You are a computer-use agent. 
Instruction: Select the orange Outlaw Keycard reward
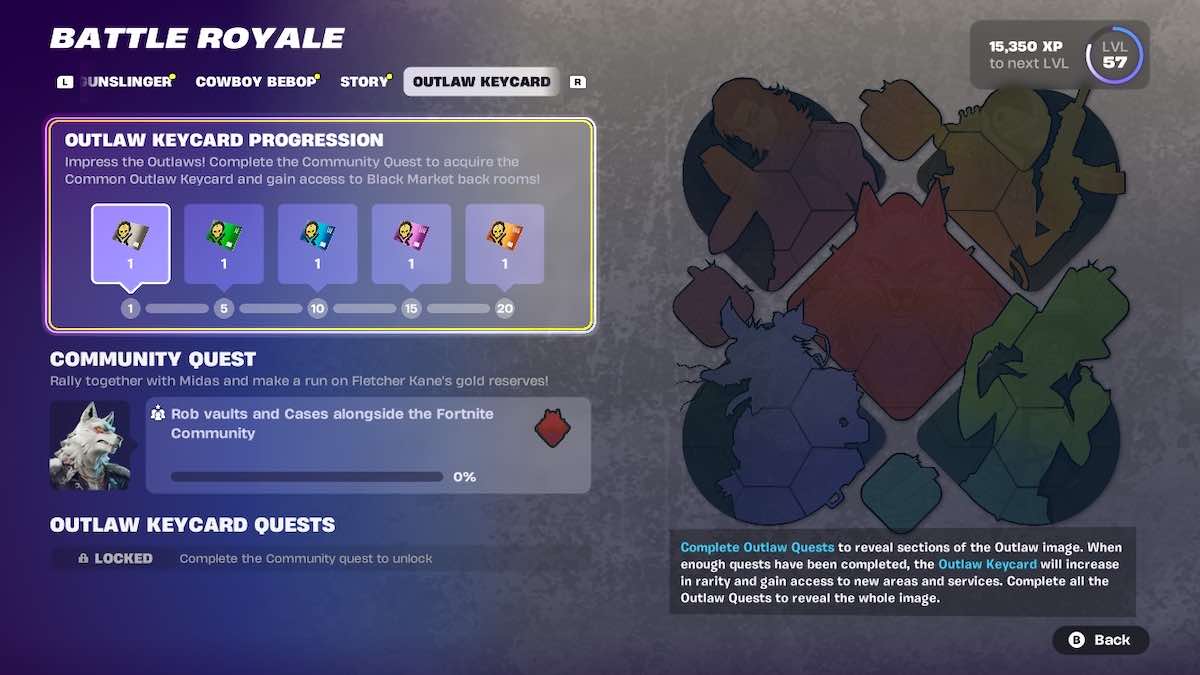[x=505, y=244]
